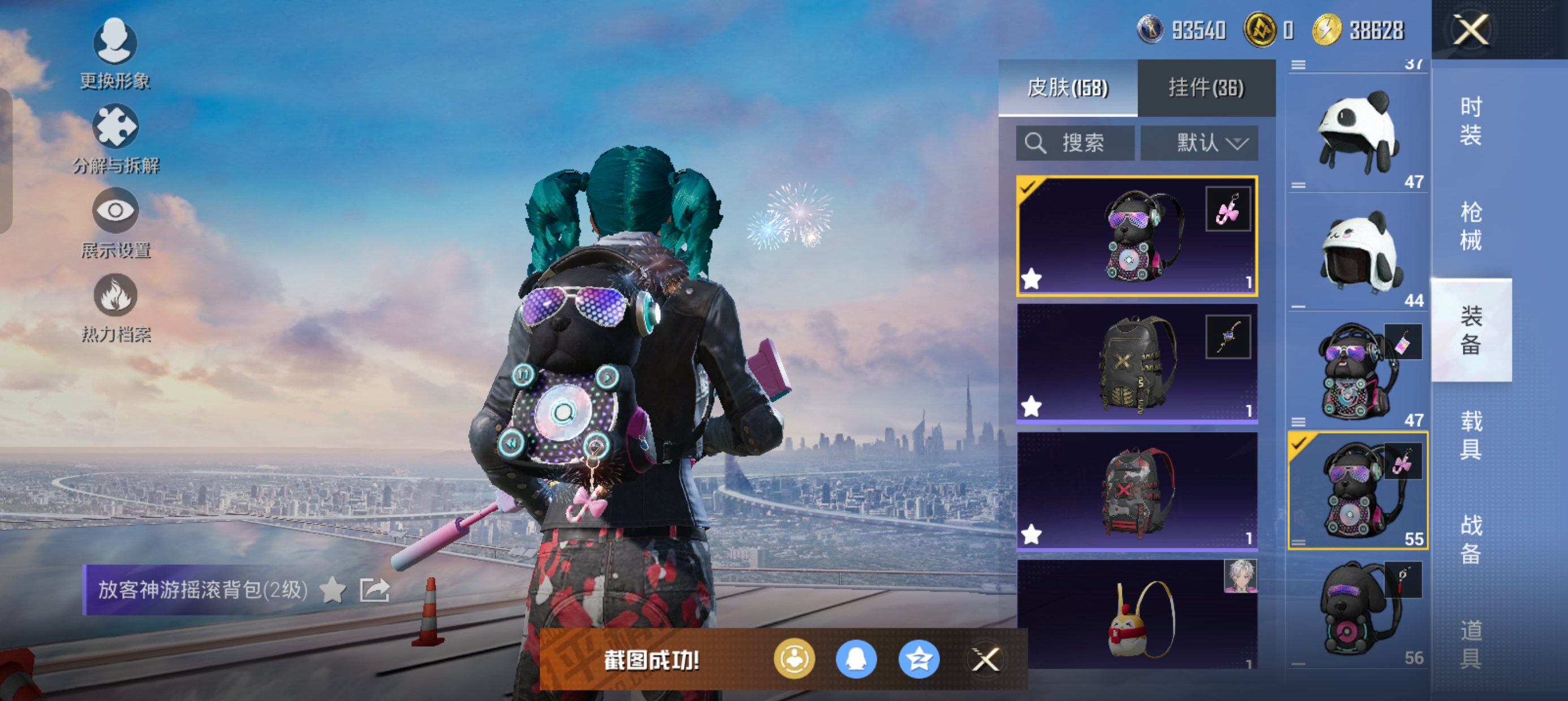Dismiss the 截图成功 screenshot banner
The height and width of the screenshot is (701, 1568).
coord(985,660)
